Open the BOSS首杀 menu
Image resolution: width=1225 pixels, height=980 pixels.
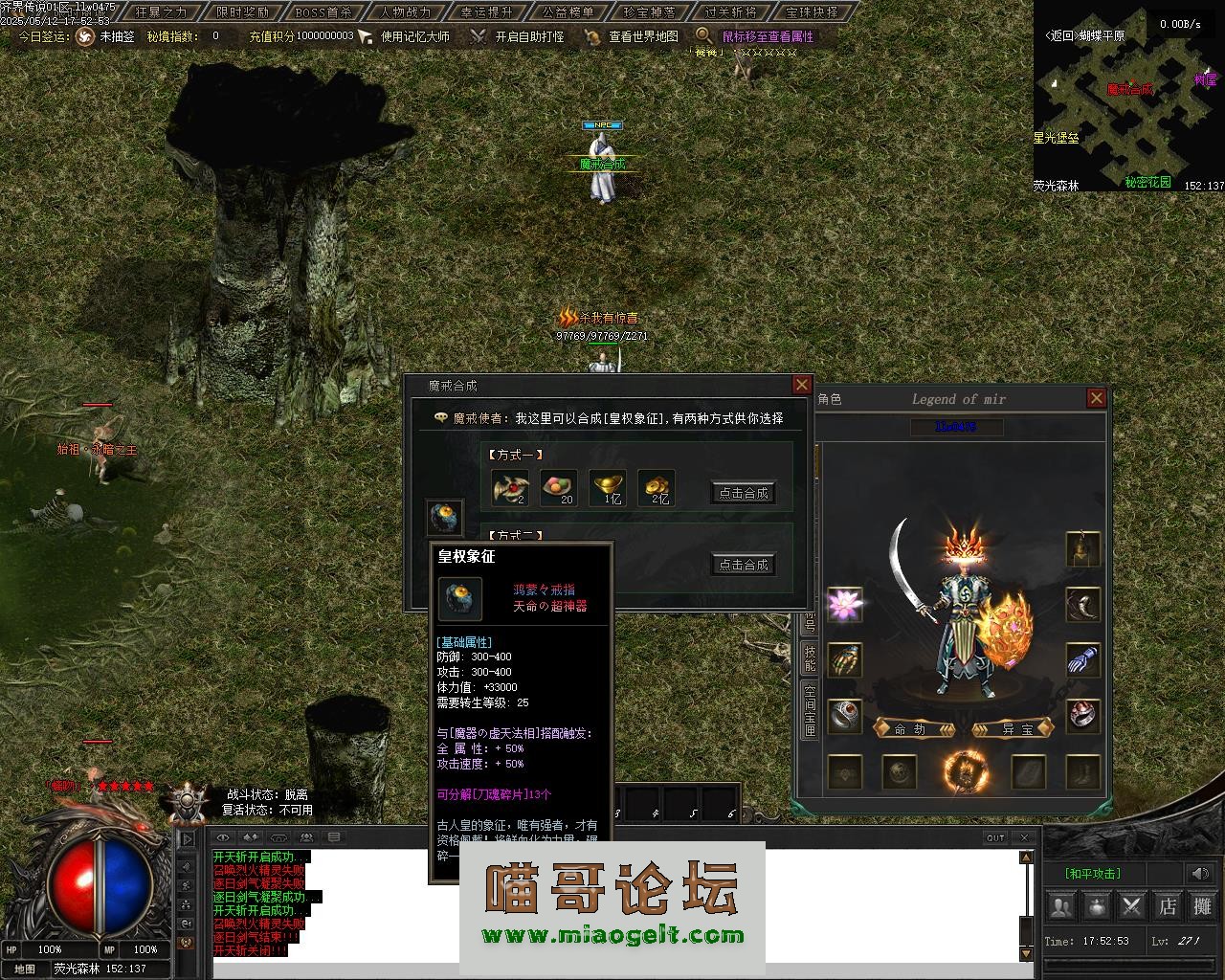click(x=323, y=12)
